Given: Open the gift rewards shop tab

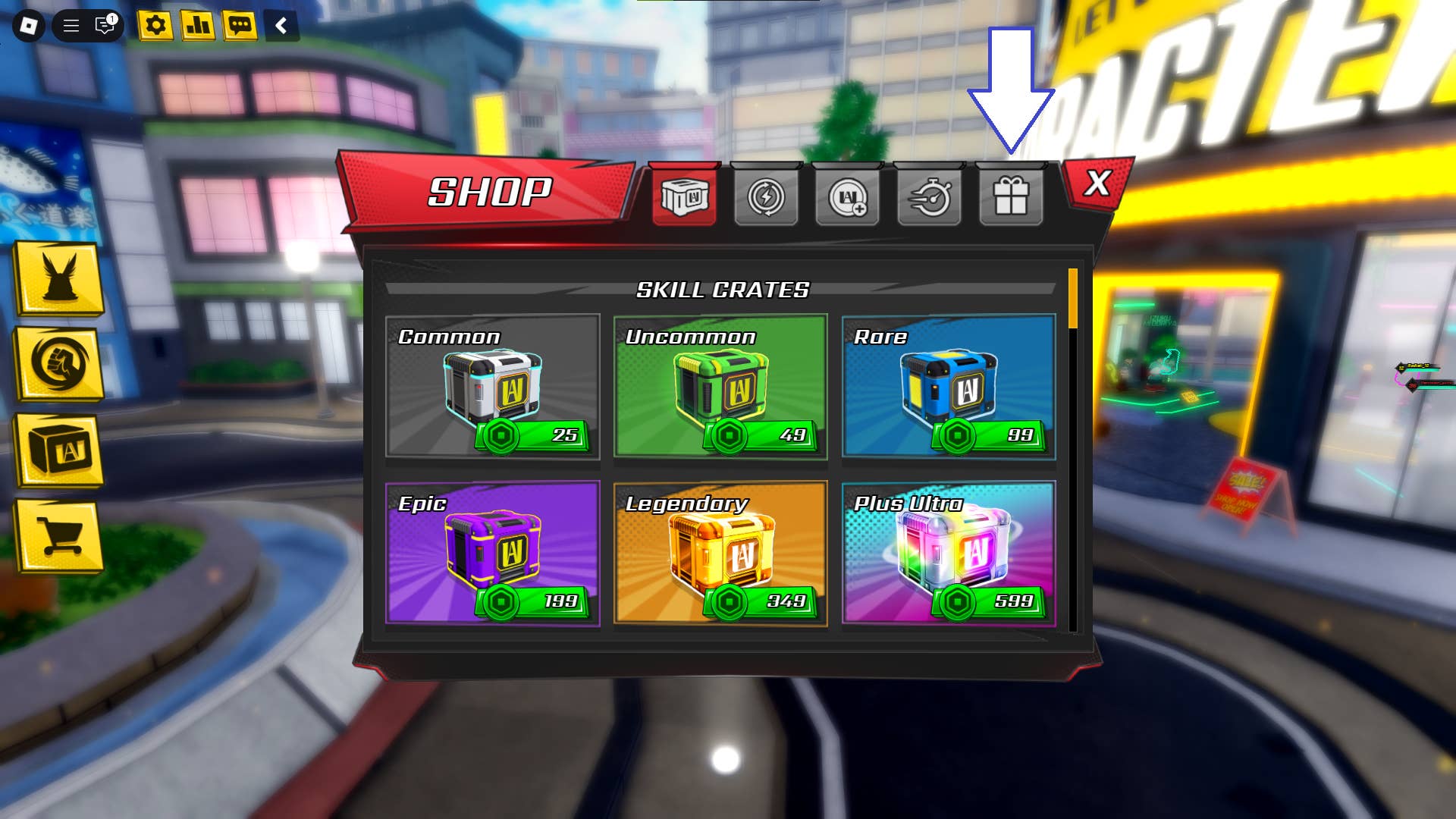Looking at the screenshot, I should [1012, 199].
